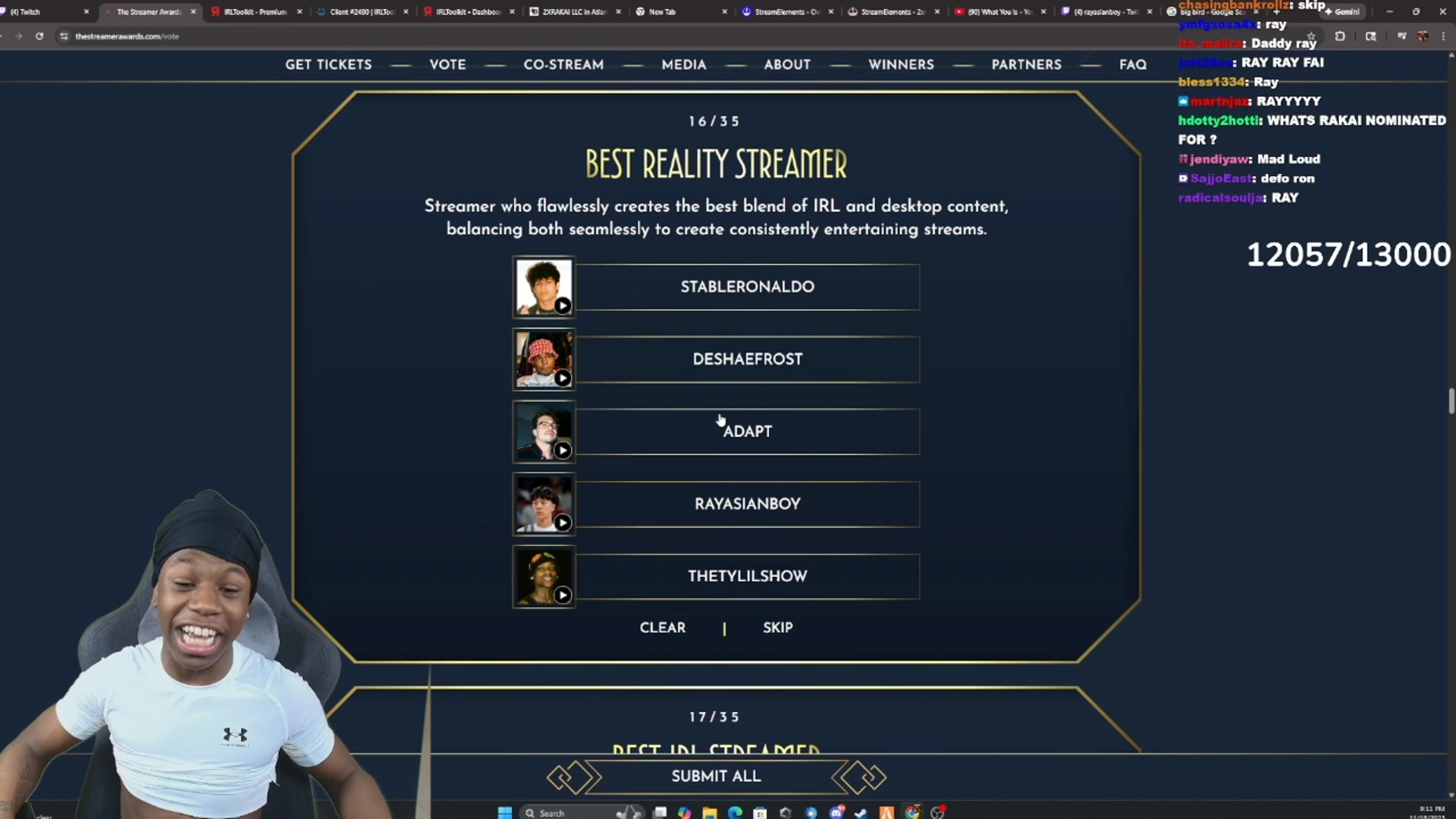Launch Steam from the taskbar
Screen dimensions: 1456x819
pos(861,812)
